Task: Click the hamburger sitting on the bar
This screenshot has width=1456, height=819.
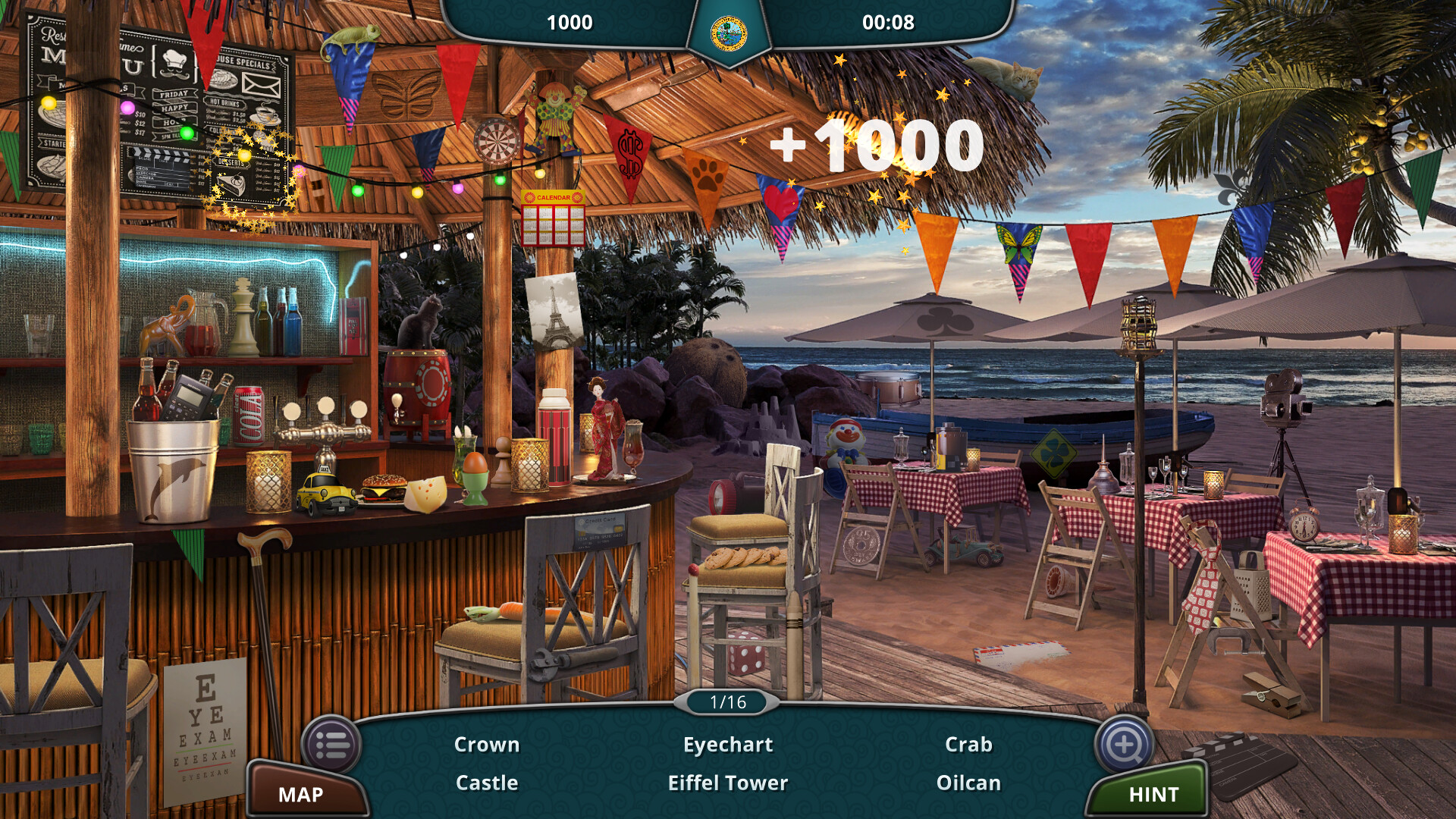Action: coord(381,489)
